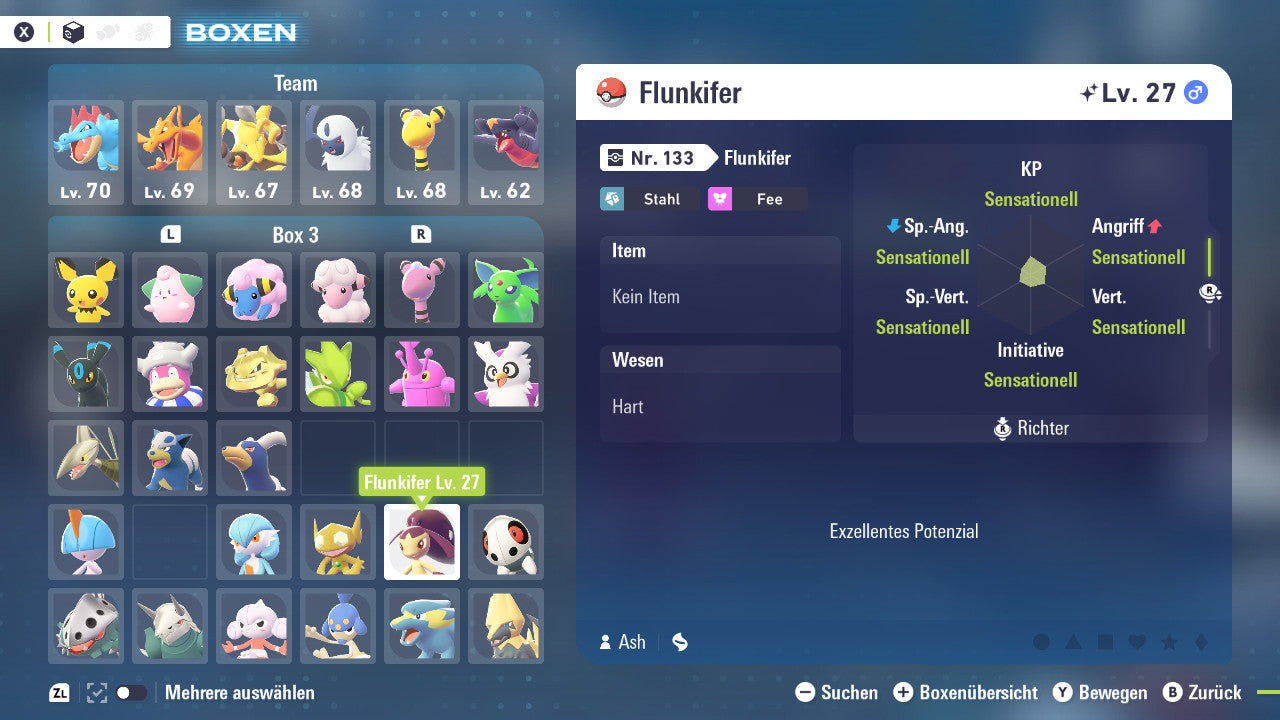Image resolution: width=1280 pixels, height=720 pixels.
Task: Click the Richter judge icon under the stats
Action: pos(1004,428)
